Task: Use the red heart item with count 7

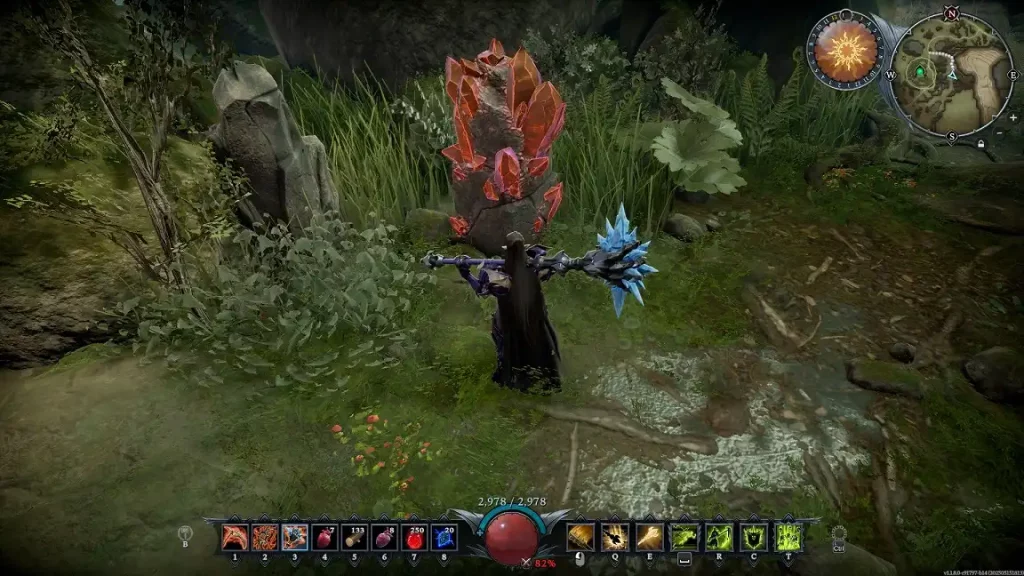Action: pos(324,538)
